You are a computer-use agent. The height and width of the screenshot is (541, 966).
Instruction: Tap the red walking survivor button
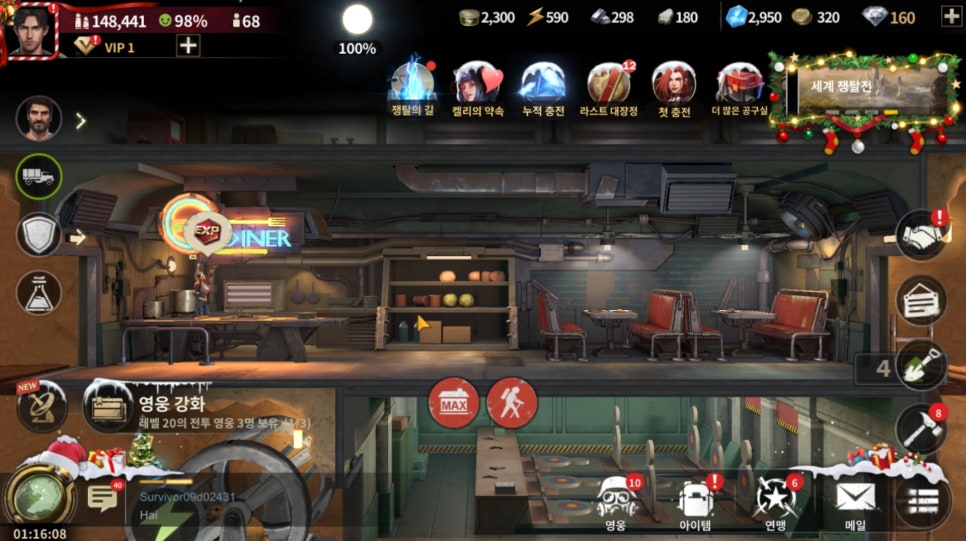[512, 403]
